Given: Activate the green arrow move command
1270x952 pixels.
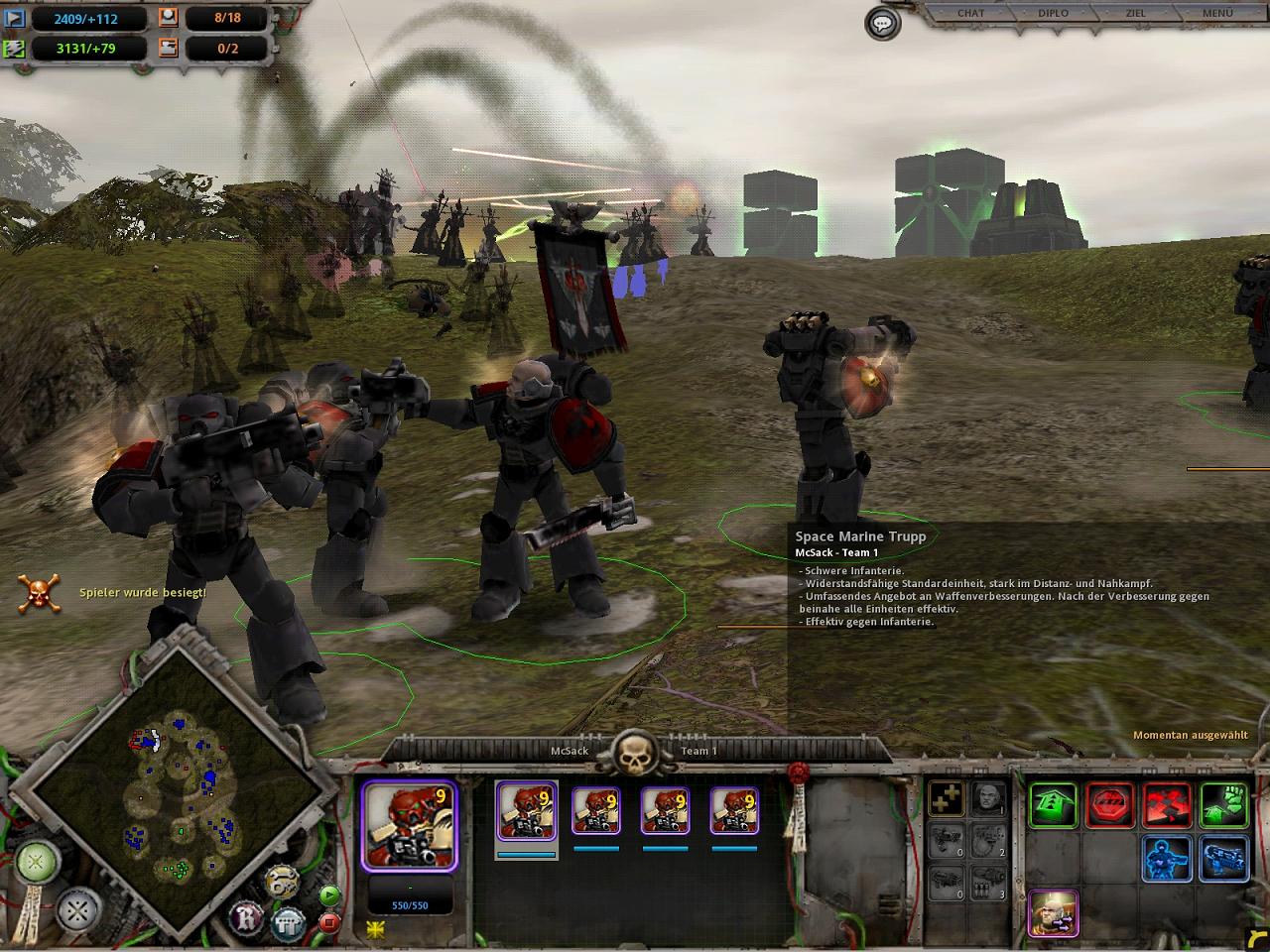Looking at the screenshot, I should coord(1053,804).
